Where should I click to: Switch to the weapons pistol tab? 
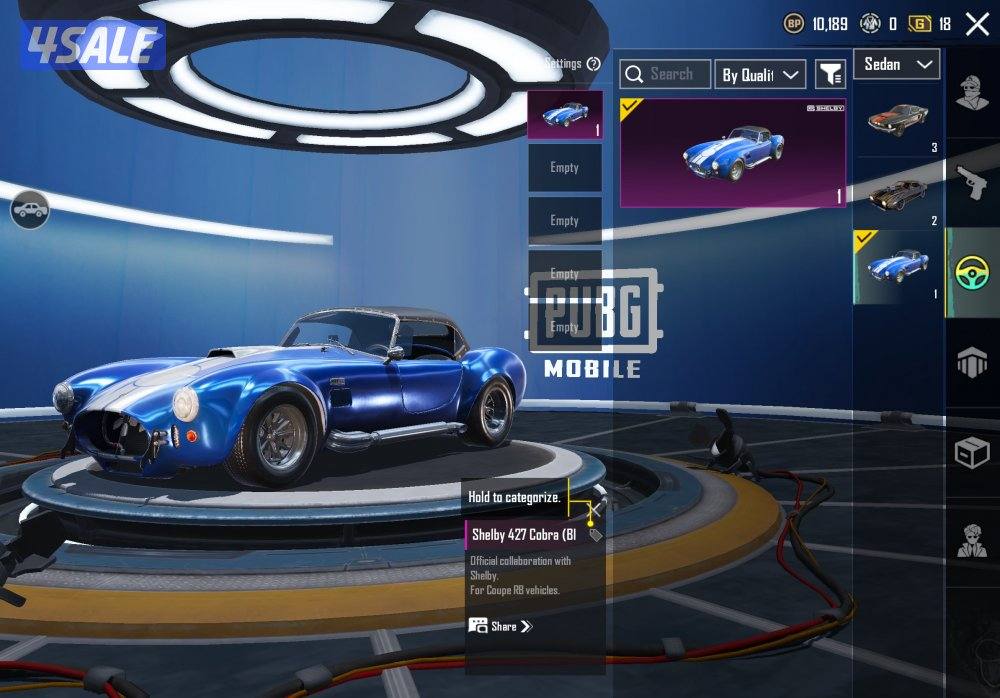click(972, 182)
